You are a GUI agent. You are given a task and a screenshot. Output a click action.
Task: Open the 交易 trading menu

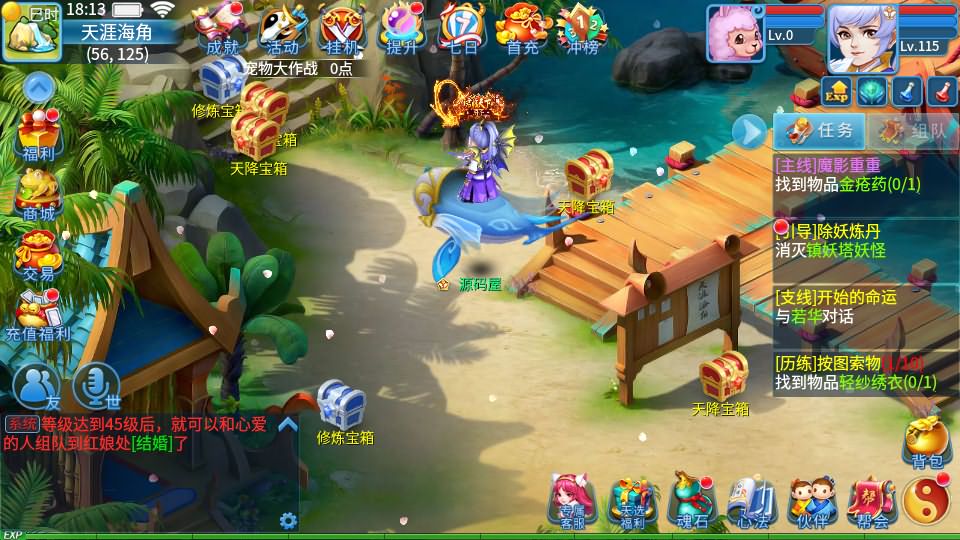(39, 253)
